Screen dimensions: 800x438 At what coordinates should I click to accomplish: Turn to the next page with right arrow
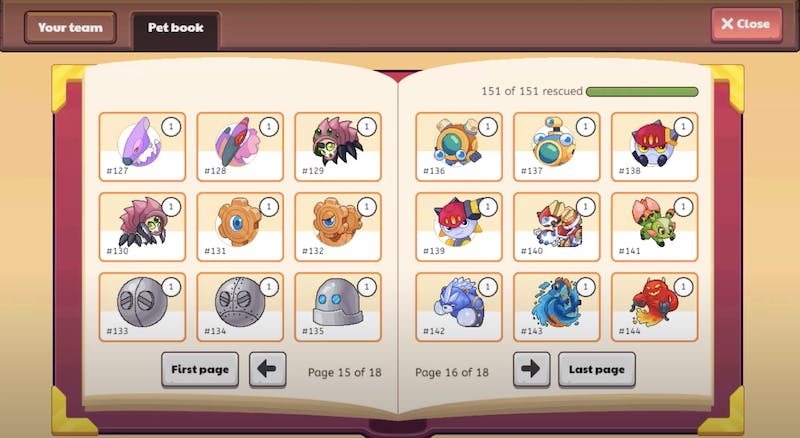[x=531, y=369]
